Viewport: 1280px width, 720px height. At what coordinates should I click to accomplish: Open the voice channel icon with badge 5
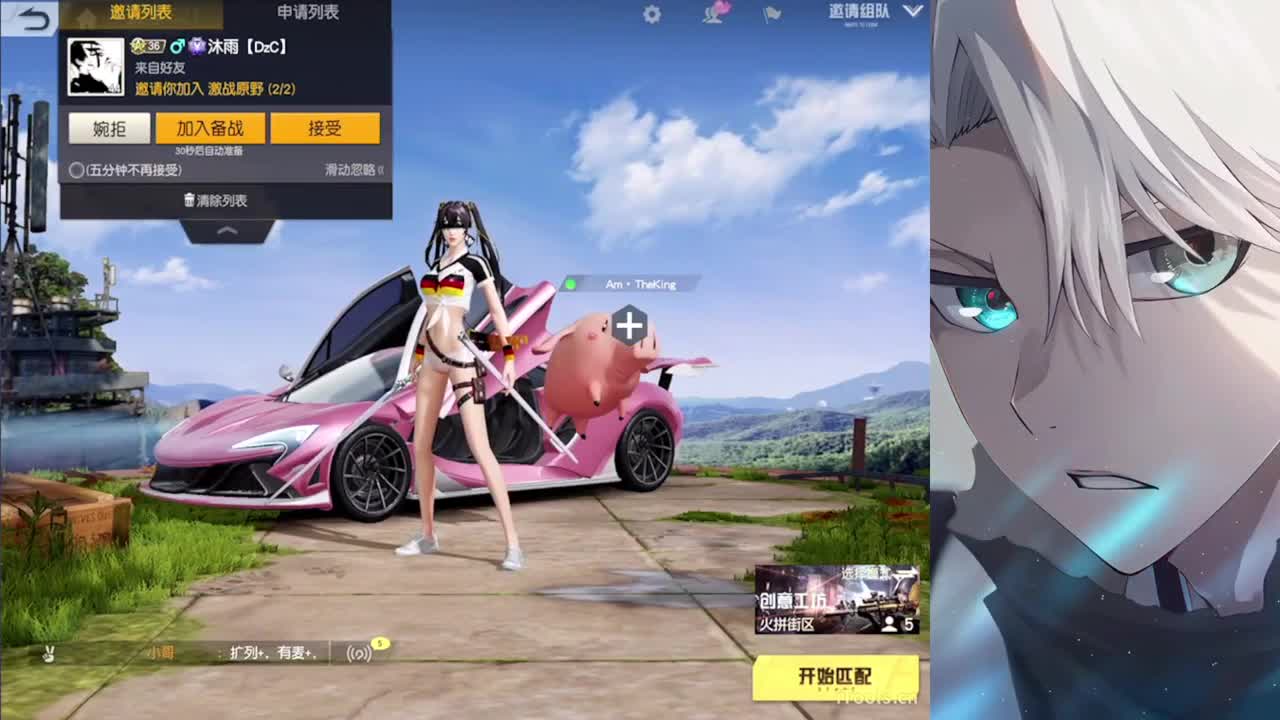click(x=359, y=651)
